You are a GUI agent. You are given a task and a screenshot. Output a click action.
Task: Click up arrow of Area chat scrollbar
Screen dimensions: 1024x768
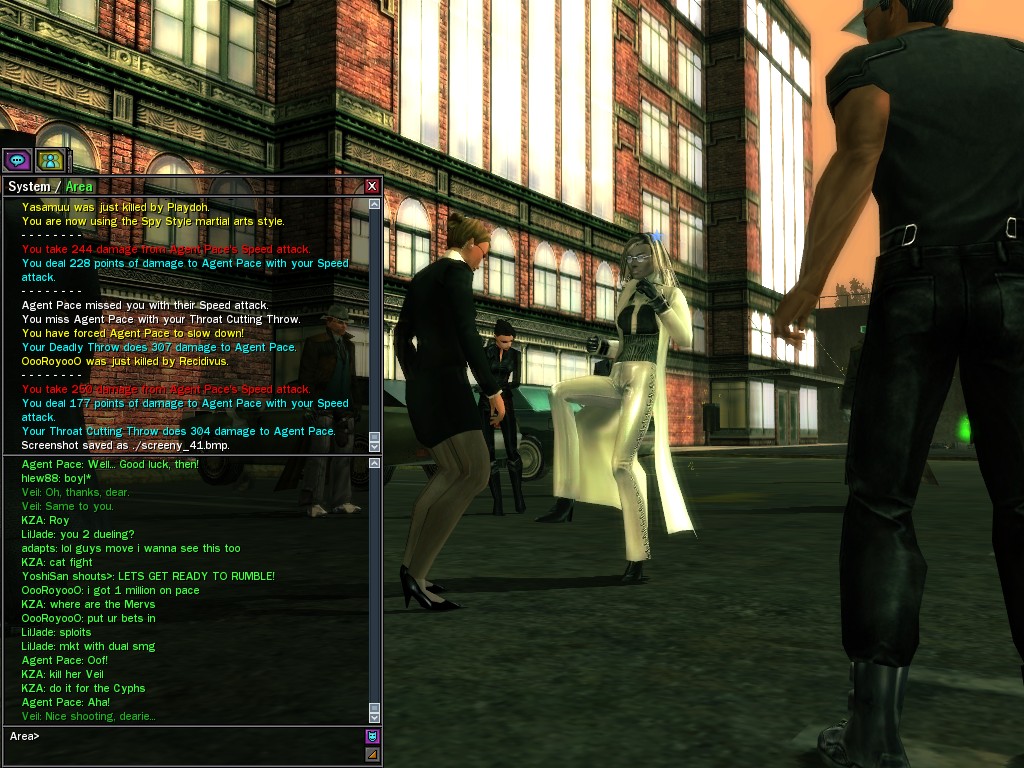[374, 463]
